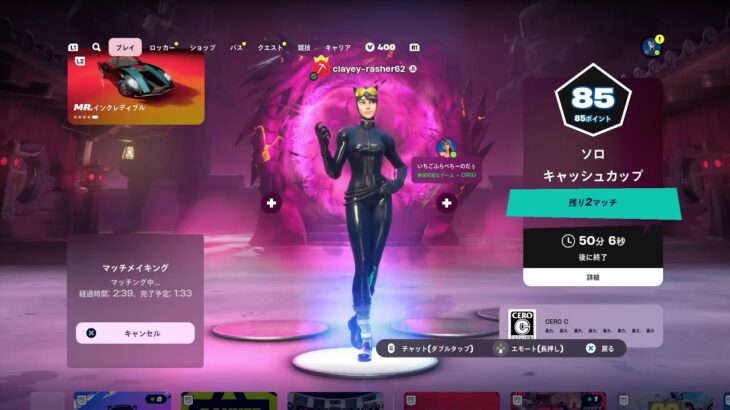
Task: Open the キャリア (Career) tab
Action: pos(338,47)
